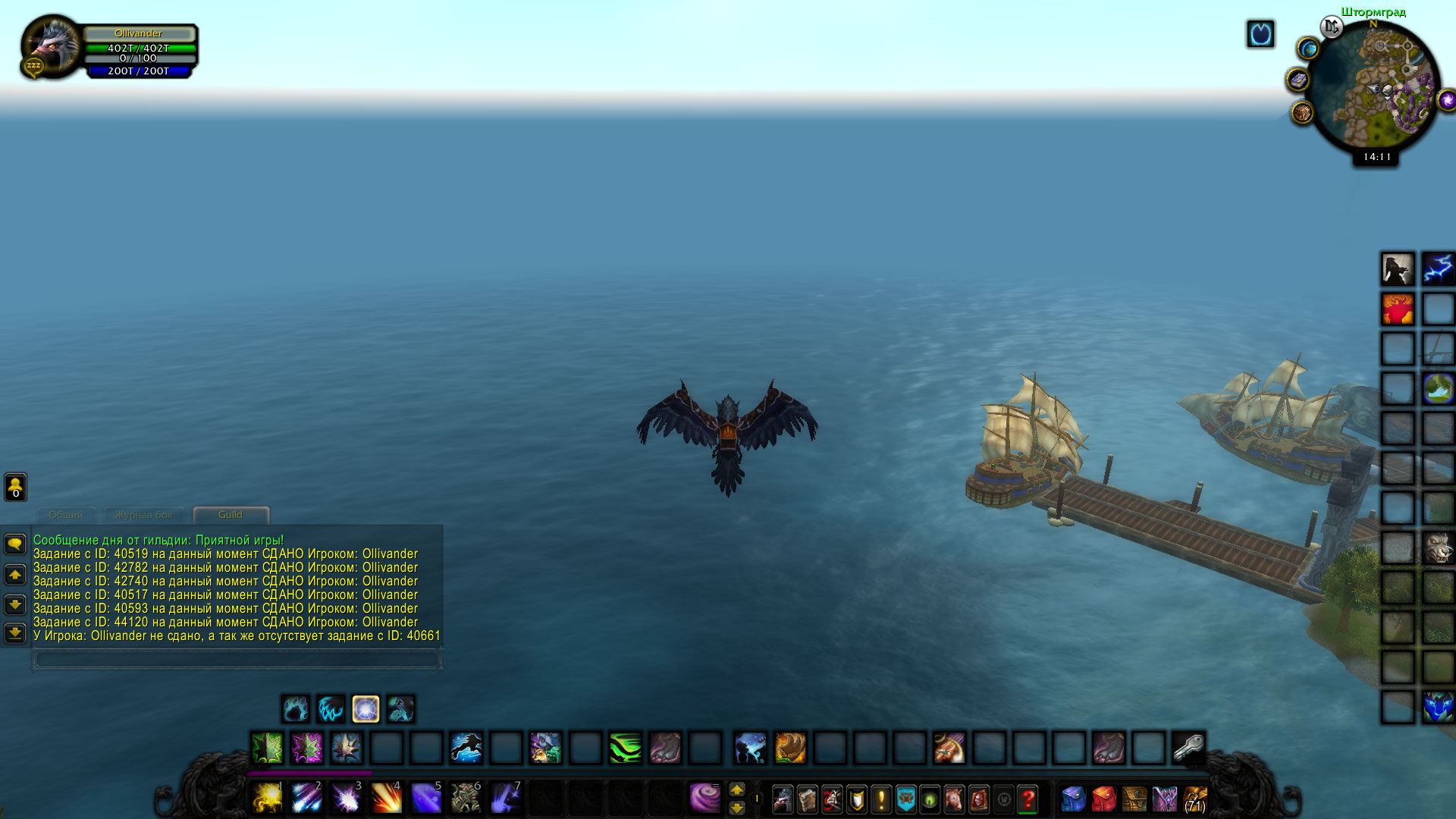Image resolution: width=1456 pixels, height=819 pixels.
Task: Select the glowing highlighted stance orb icon
Action: tap(366, 709)
